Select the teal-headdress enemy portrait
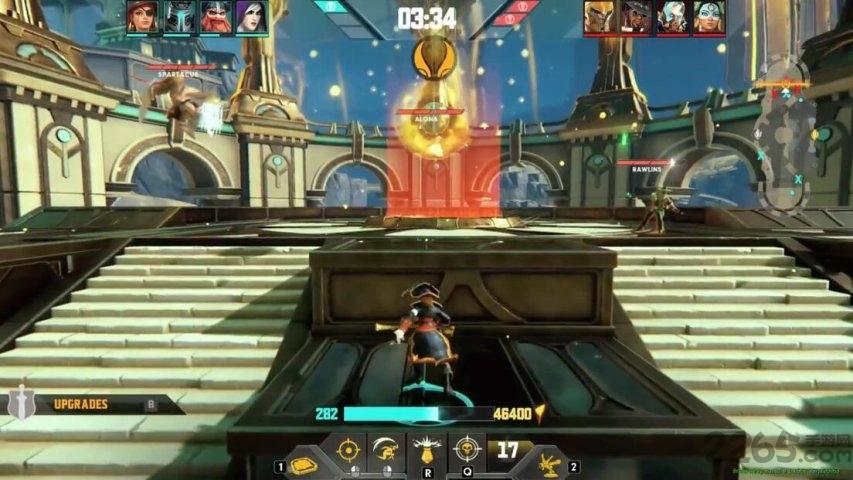 [708, 17]
